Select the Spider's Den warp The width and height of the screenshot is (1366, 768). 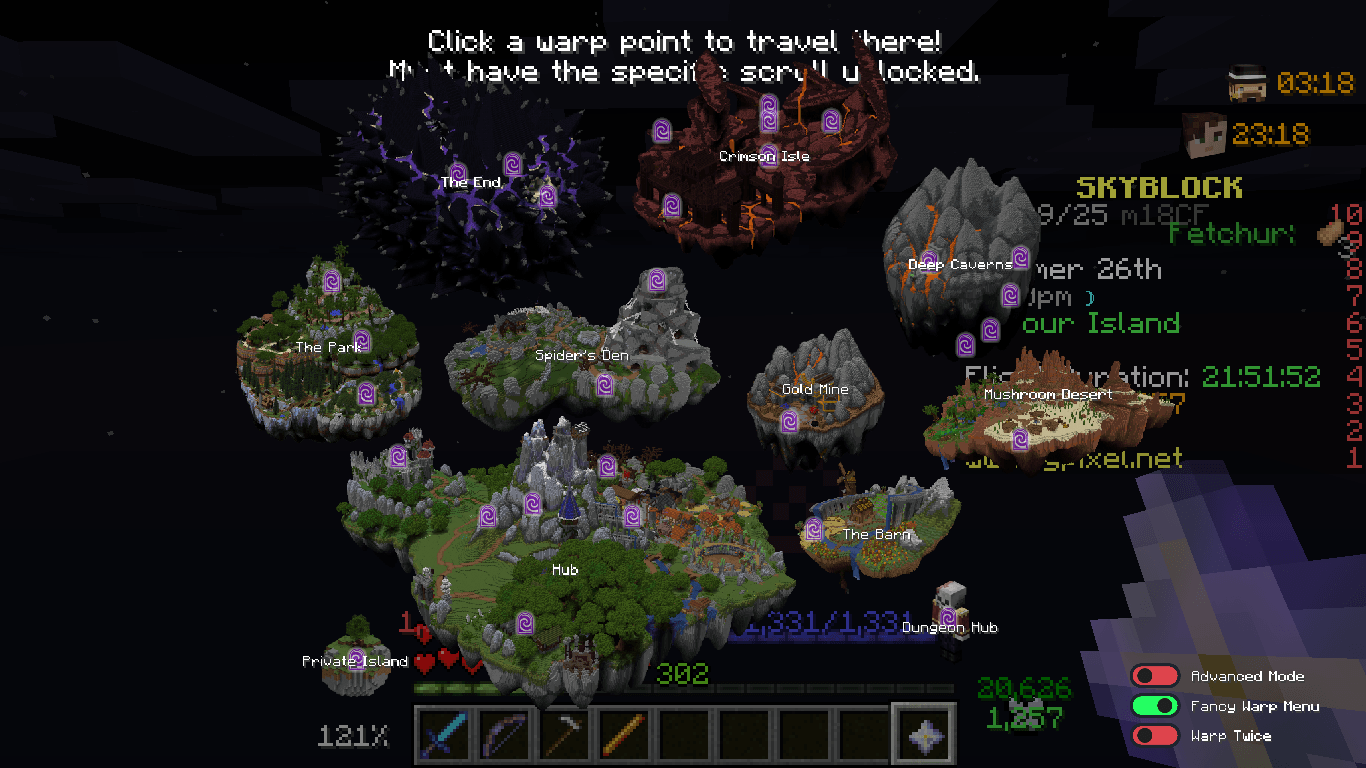[581, 355]
